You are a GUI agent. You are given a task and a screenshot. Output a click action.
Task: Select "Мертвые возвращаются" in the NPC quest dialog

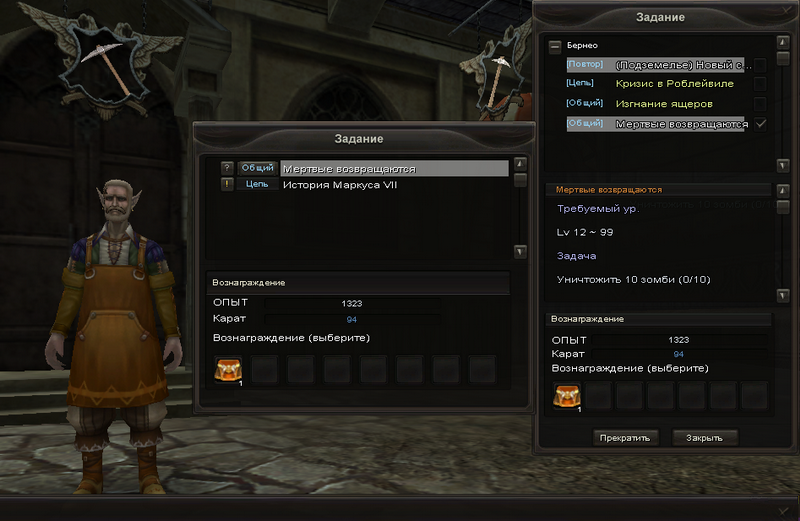pos(348,169)
